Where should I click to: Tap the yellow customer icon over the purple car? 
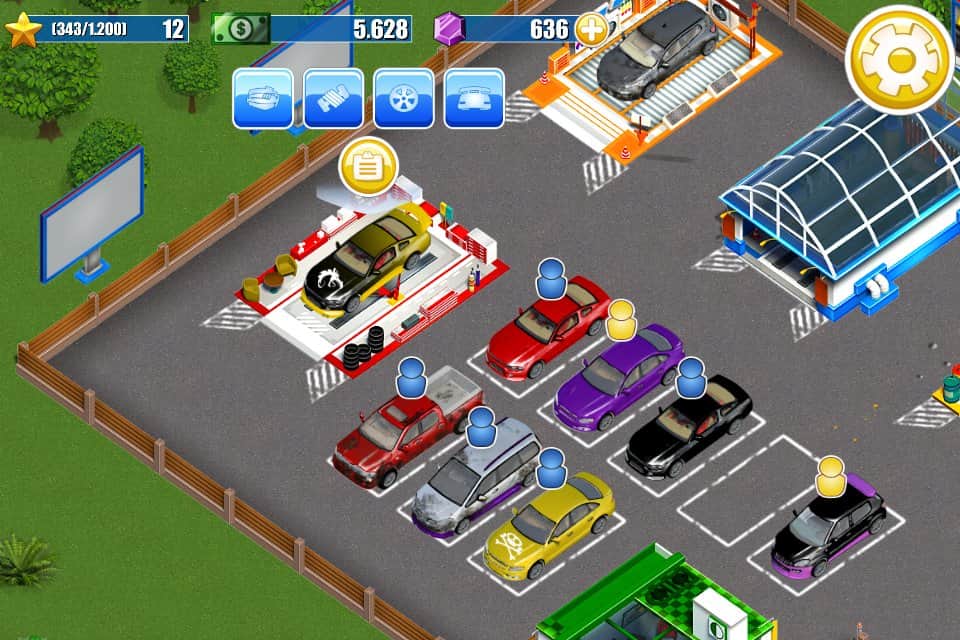pos(621,320)
